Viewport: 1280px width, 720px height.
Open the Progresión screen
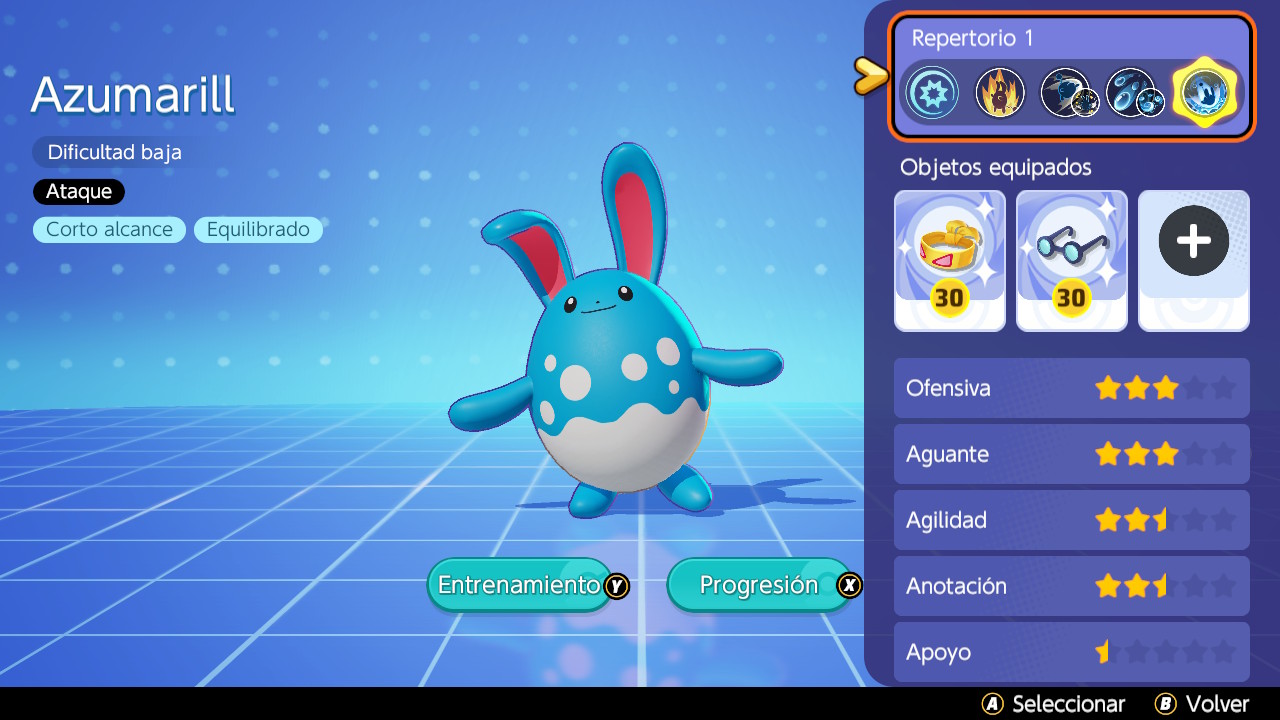760,585
